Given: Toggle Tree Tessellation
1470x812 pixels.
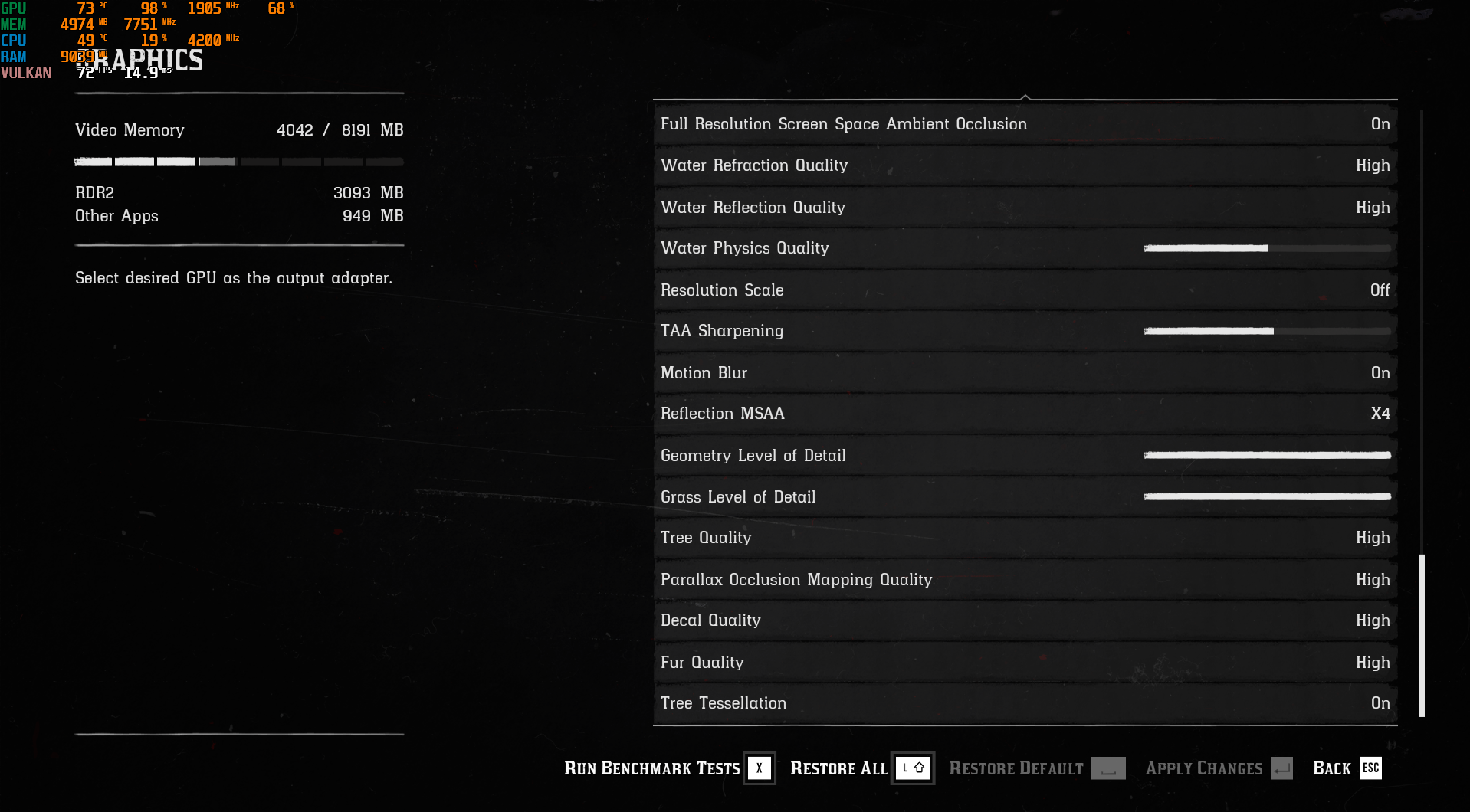Looking at the screenshot, I should tap(1025, 703).
